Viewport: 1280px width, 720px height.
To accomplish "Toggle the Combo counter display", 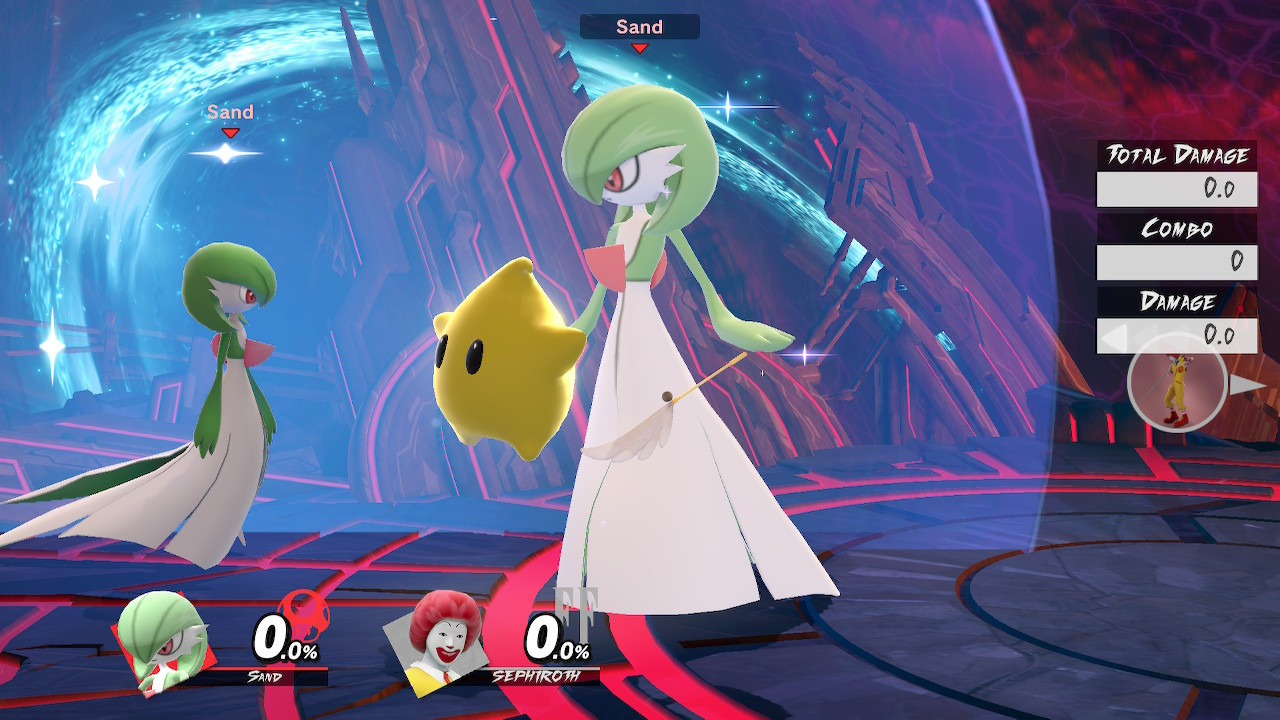I will pos(1177,262).
